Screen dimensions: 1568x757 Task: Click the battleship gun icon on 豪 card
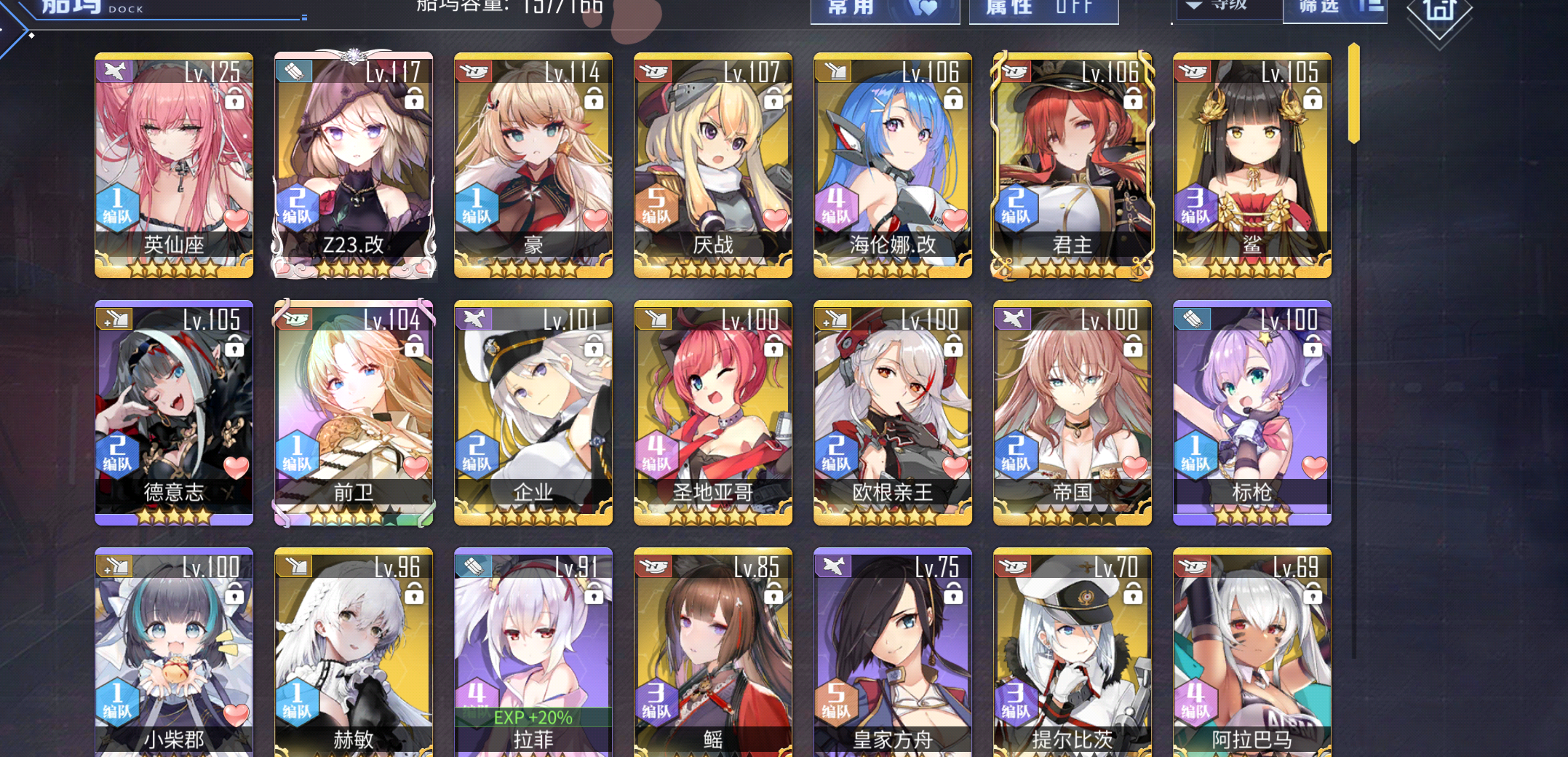pyautogui.click(x=474, y=71)
